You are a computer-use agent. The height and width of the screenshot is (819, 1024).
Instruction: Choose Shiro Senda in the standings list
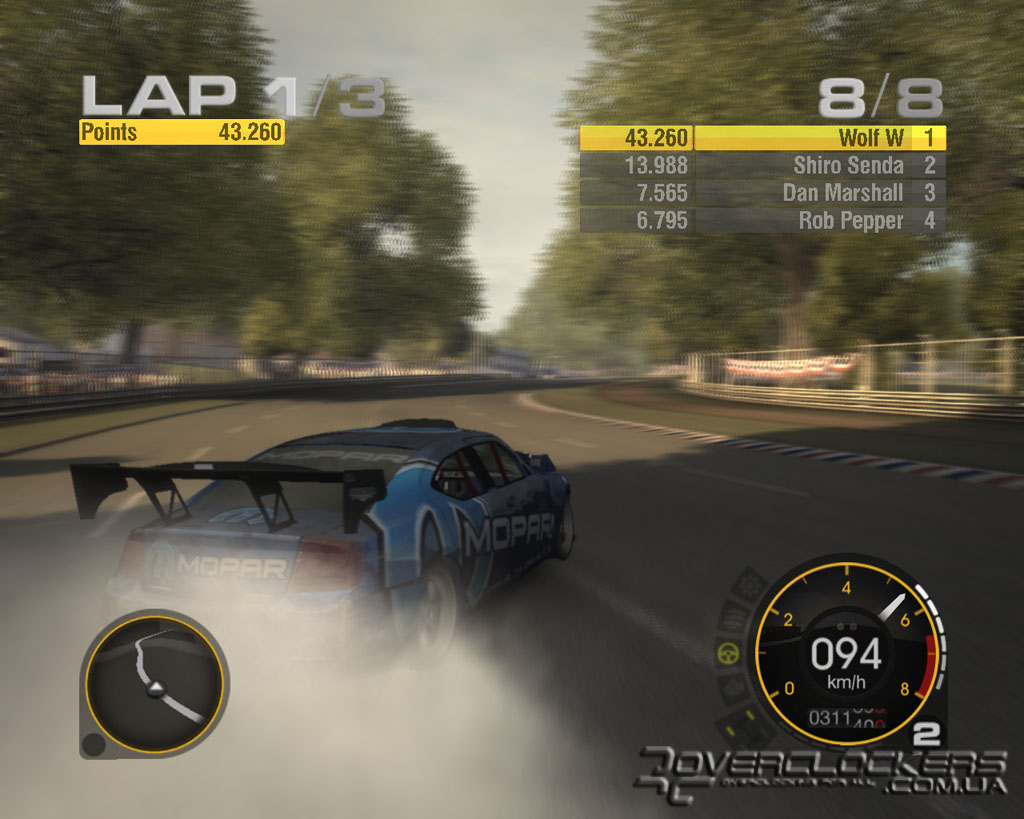click(763, 166)
